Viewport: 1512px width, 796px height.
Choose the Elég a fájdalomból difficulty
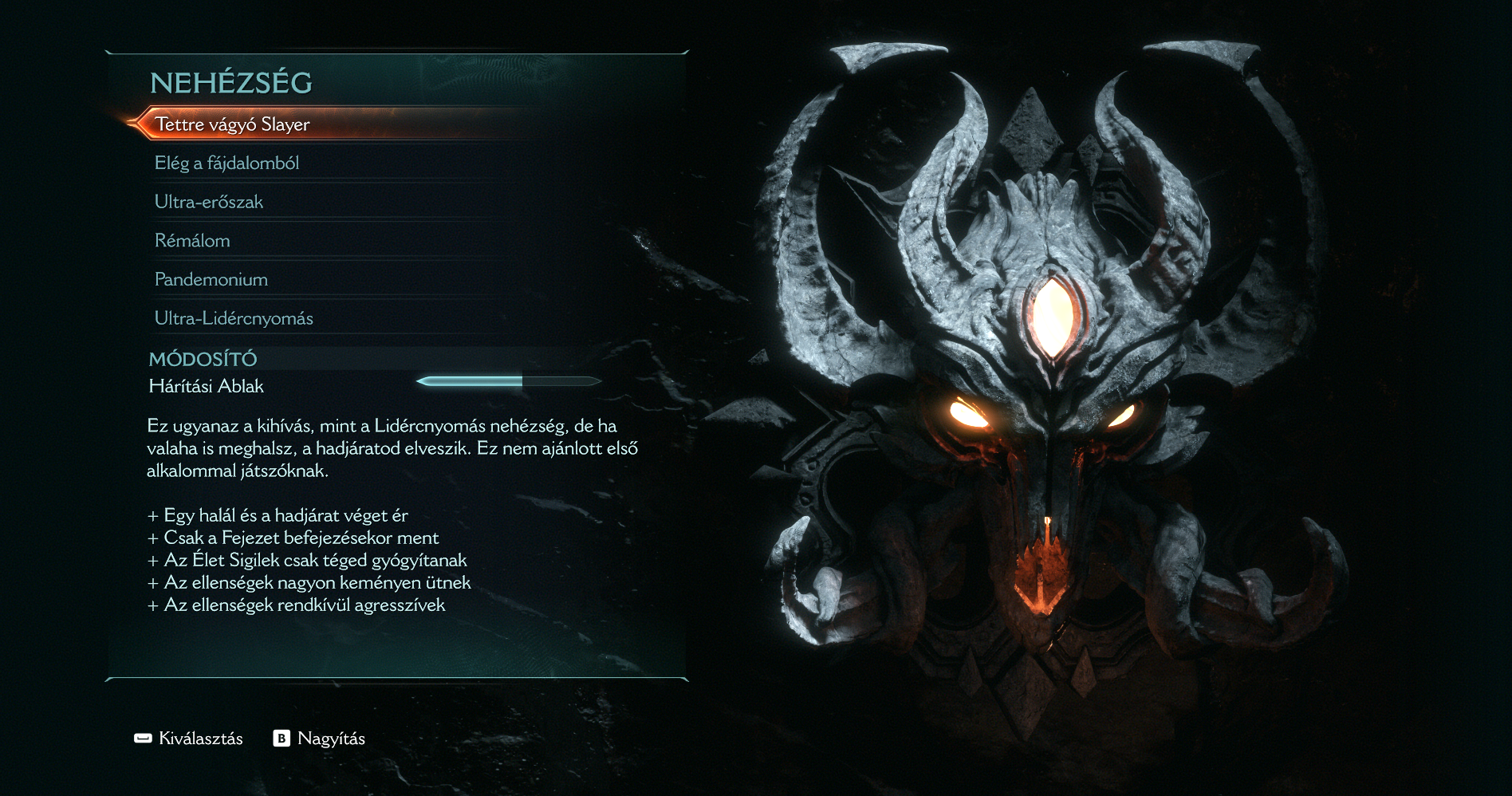(x=226, y=164)
